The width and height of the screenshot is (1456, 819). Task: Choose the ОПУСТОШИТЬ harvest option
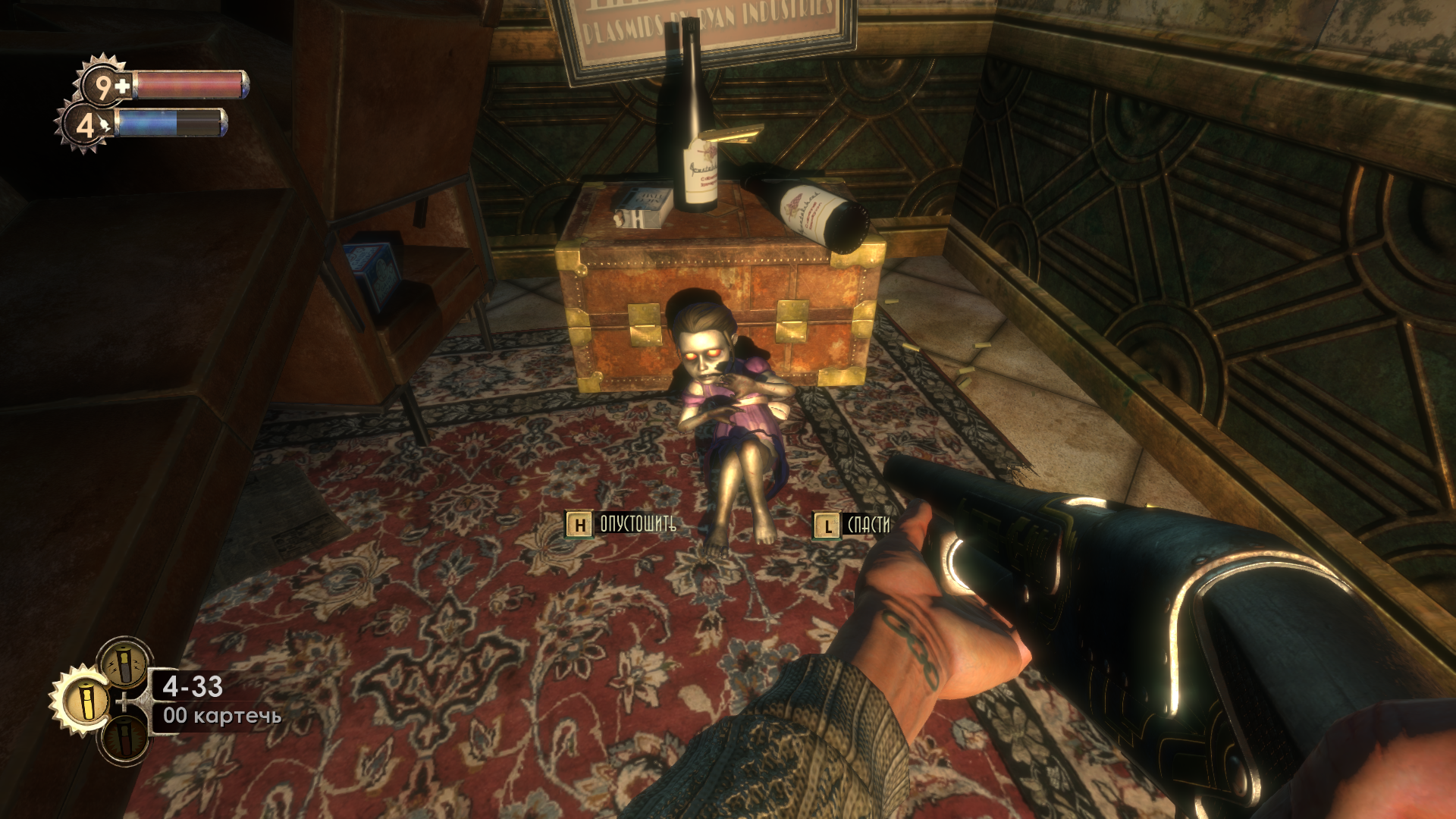point(621,524)
